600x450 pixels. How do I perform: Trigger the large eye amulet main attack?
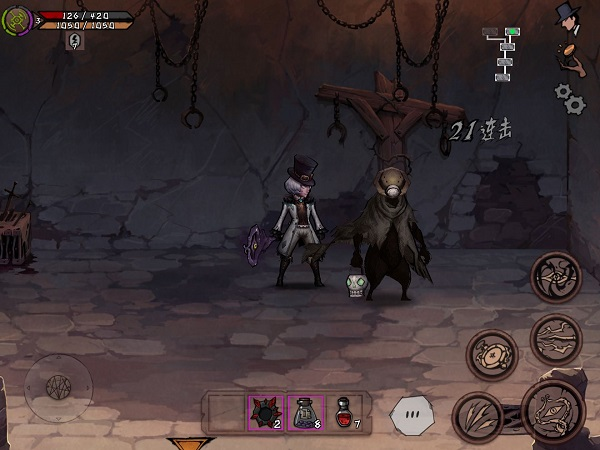[x=552, y=410]
